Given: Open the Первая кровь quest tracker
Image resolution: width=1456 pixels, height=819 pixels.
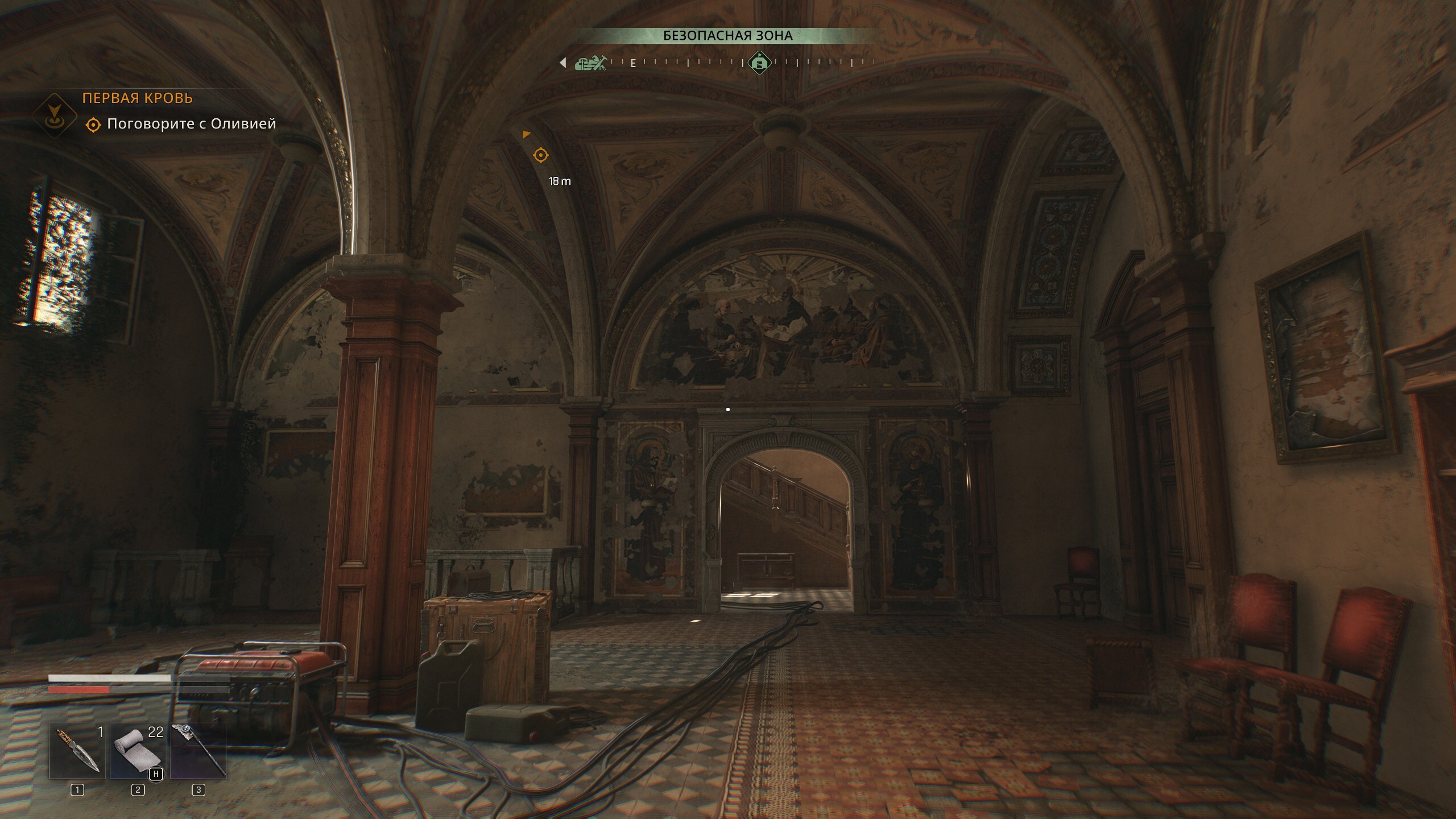Looking at the screenshot, I should (138, 98).
